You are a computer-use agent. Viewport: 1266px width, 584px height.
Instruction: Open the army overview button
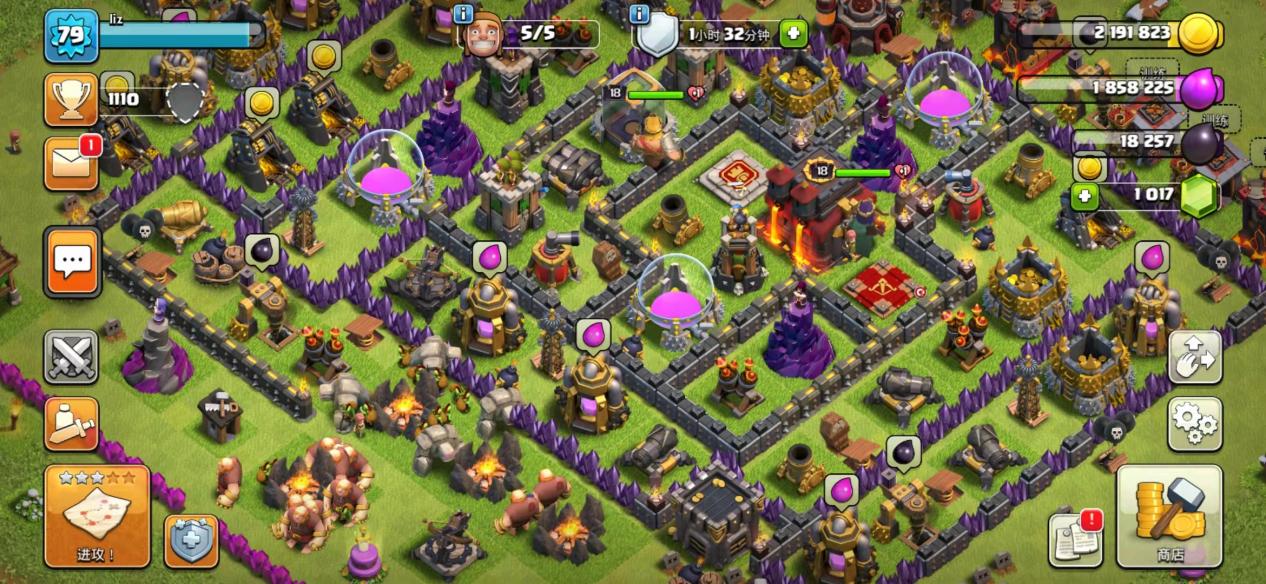[x=71, y=424]
